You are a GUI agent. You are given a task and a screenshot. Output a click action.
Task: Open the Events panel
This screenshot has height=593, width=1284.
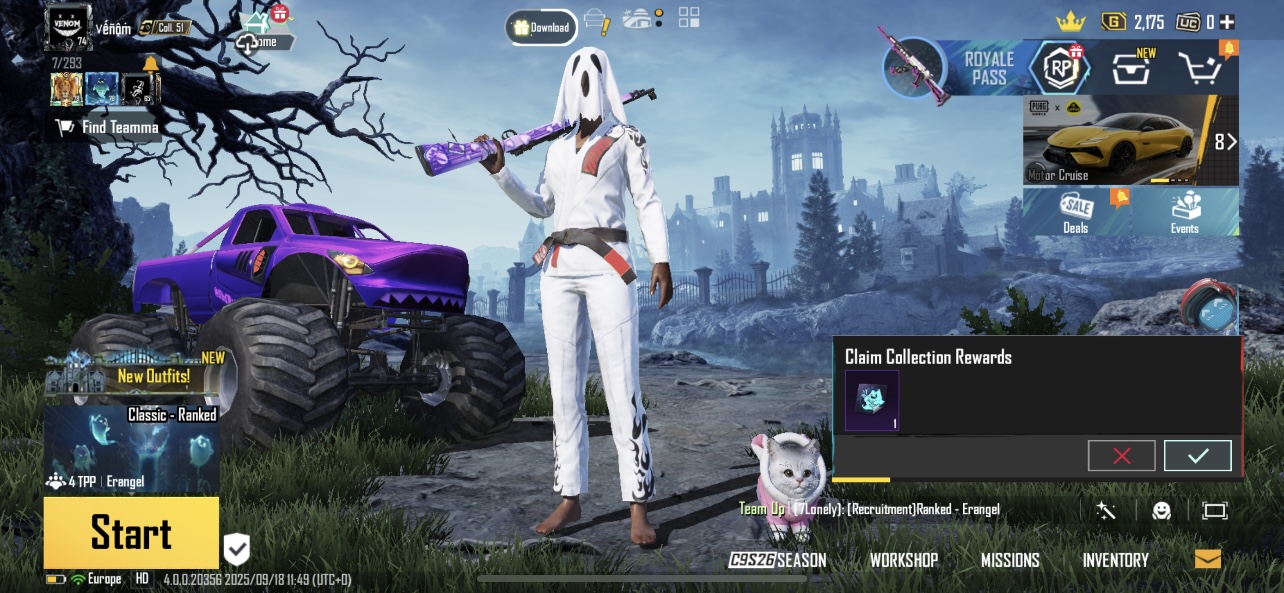(x=1185, y=211)
